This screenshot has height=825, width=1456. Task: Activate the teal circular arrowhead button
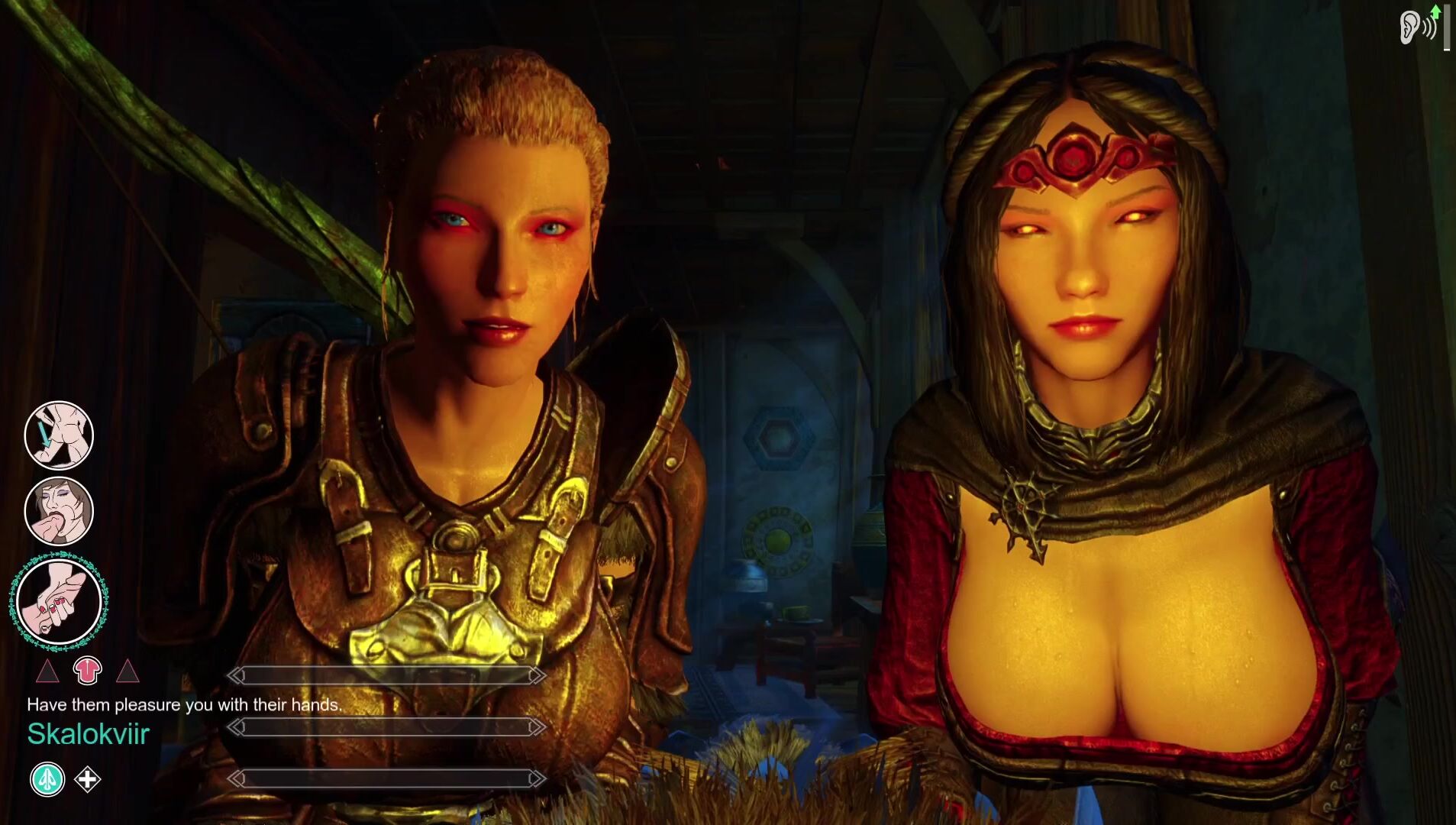[47, 779]
